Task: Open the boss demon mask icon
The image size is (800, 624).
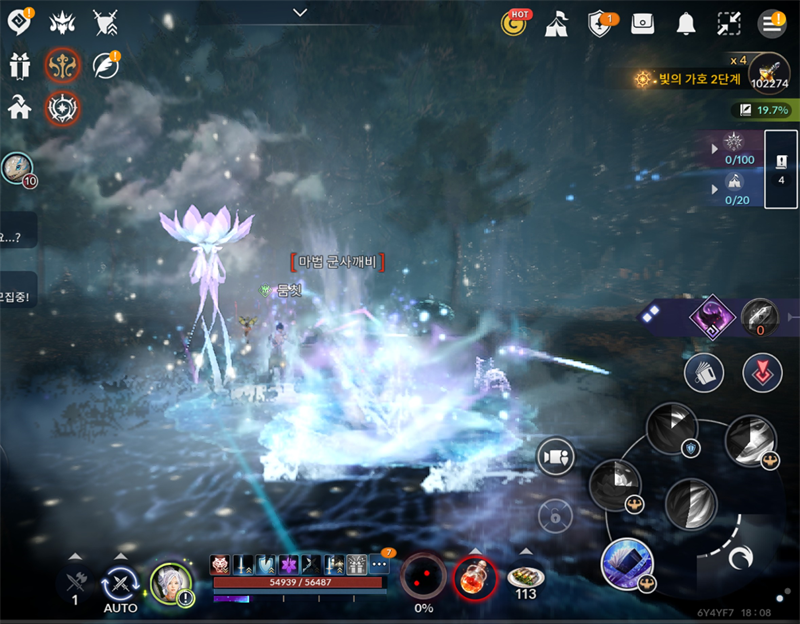Action: pos(61,22)
